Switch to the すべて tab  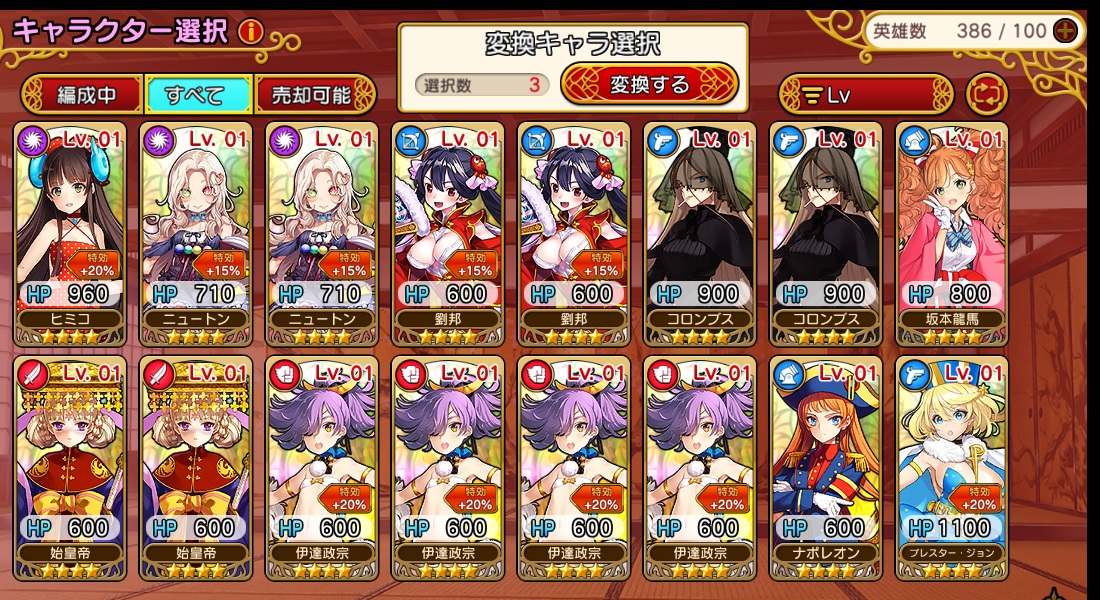(x=197, y=95)
